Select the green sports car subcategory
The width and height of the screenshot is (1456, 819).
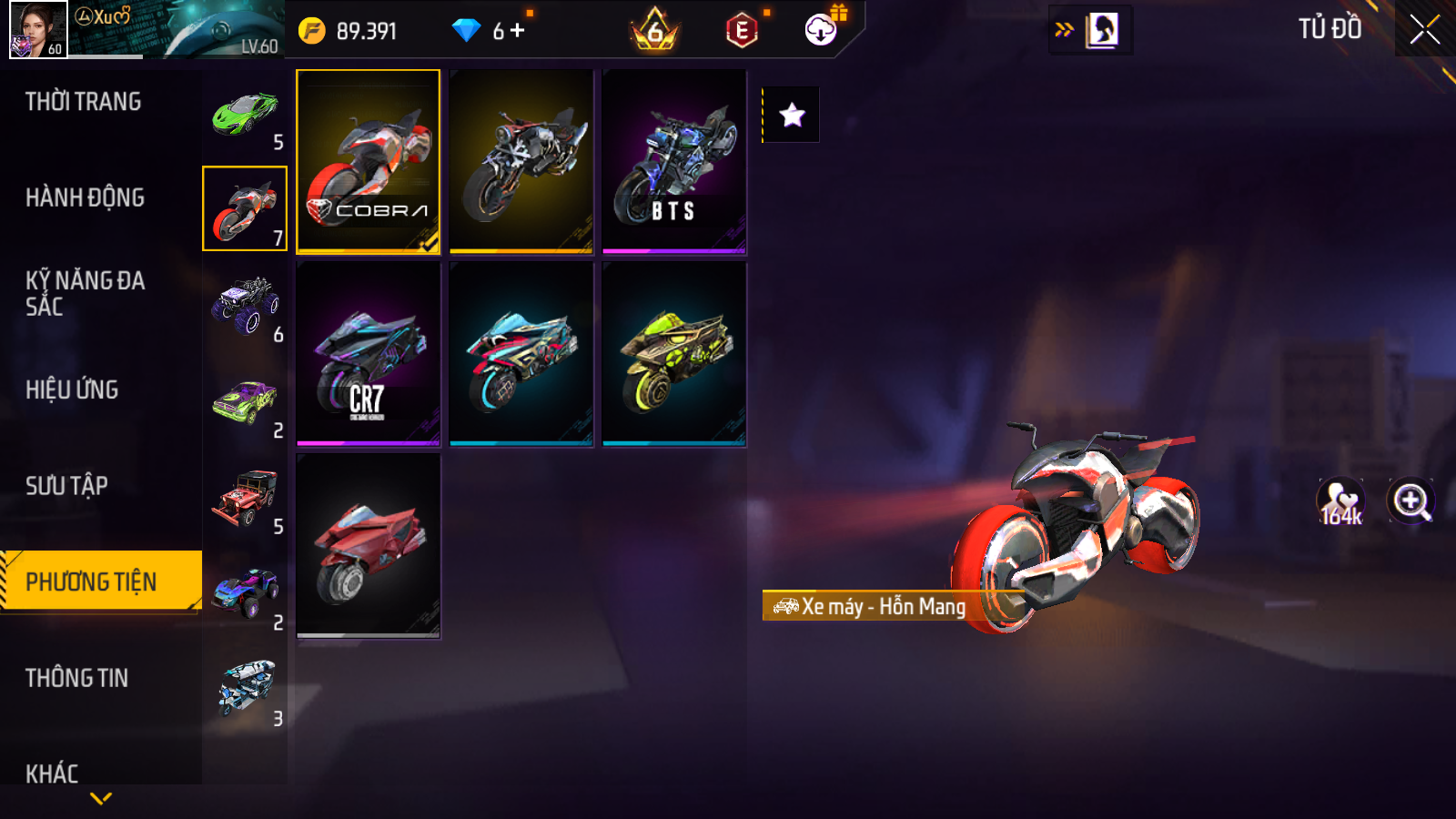pyautogui.click(x=245, y=114)
